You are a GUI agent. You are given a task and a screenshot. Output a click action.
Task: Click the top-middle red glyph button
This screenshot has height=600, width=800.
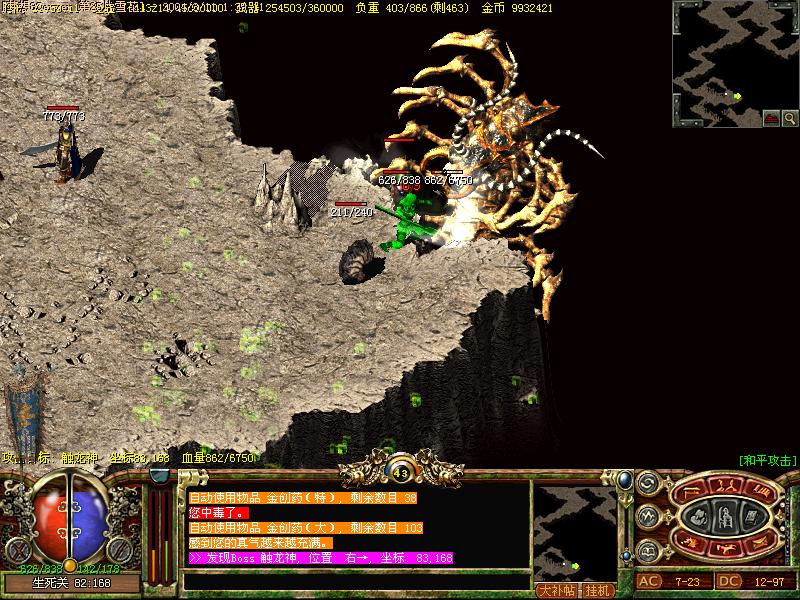click(727, 484)
